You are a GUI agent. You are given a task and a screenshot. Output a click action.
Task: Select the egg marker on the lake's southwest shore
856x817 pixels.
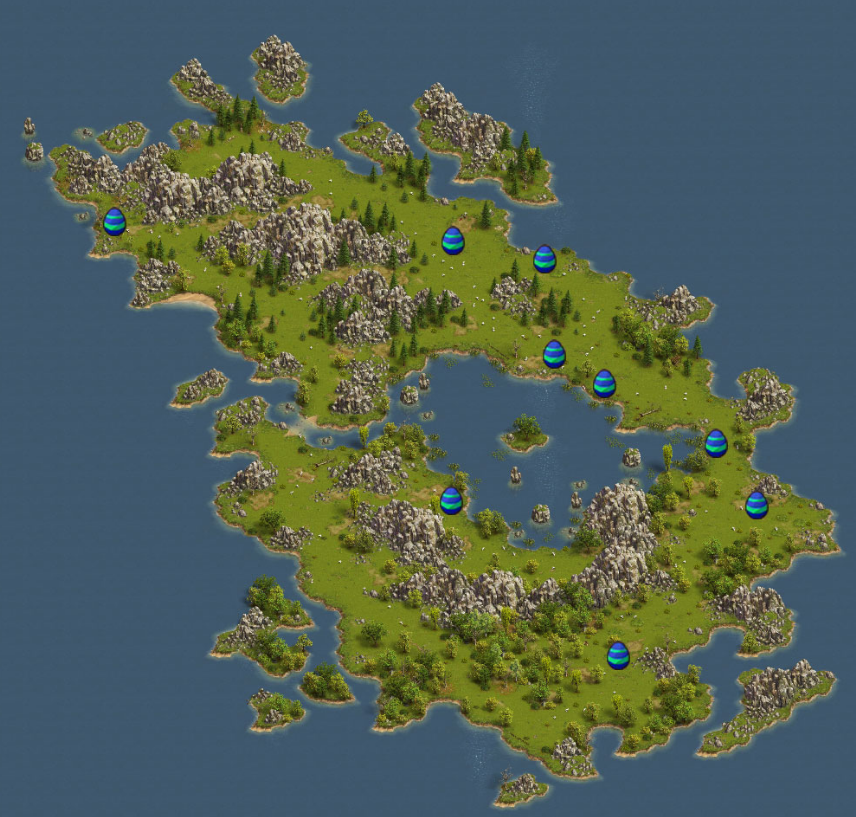[x=451, y=500]
